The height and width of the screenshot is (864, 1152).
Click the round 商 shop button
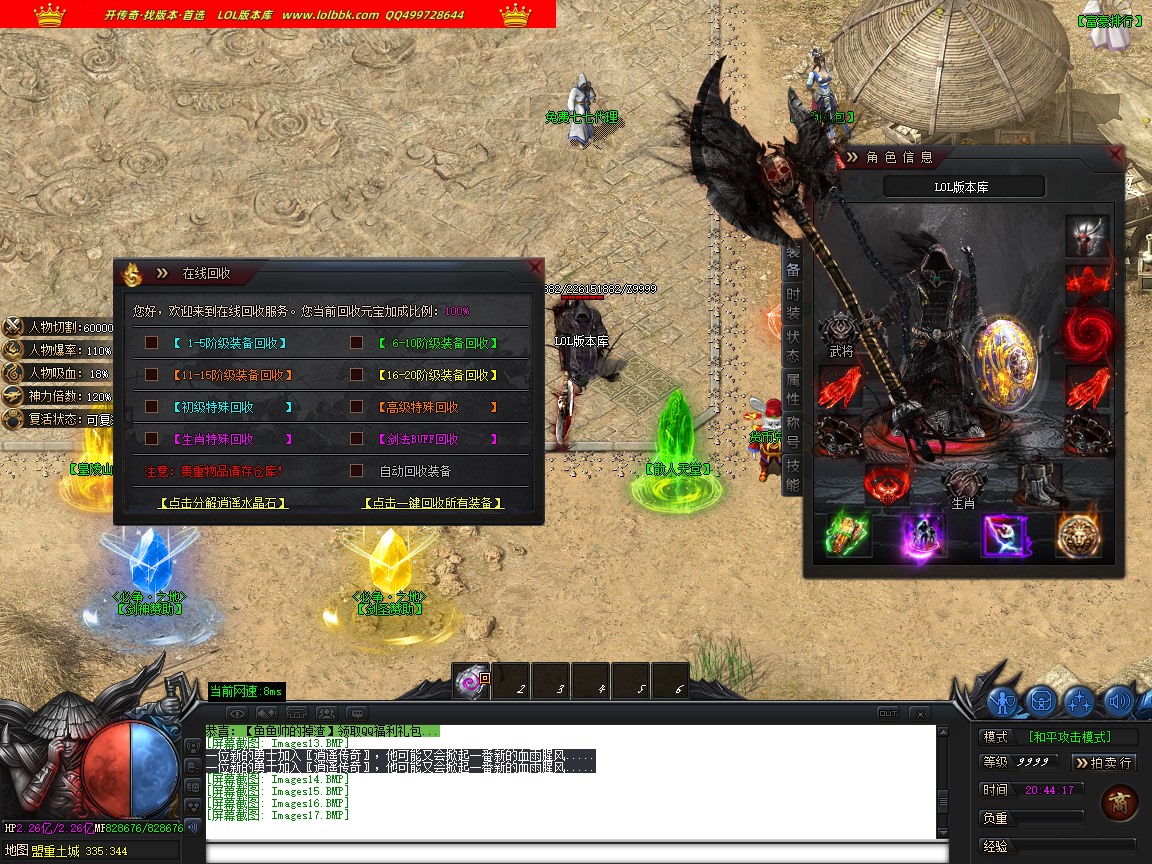coord(1118,803)
